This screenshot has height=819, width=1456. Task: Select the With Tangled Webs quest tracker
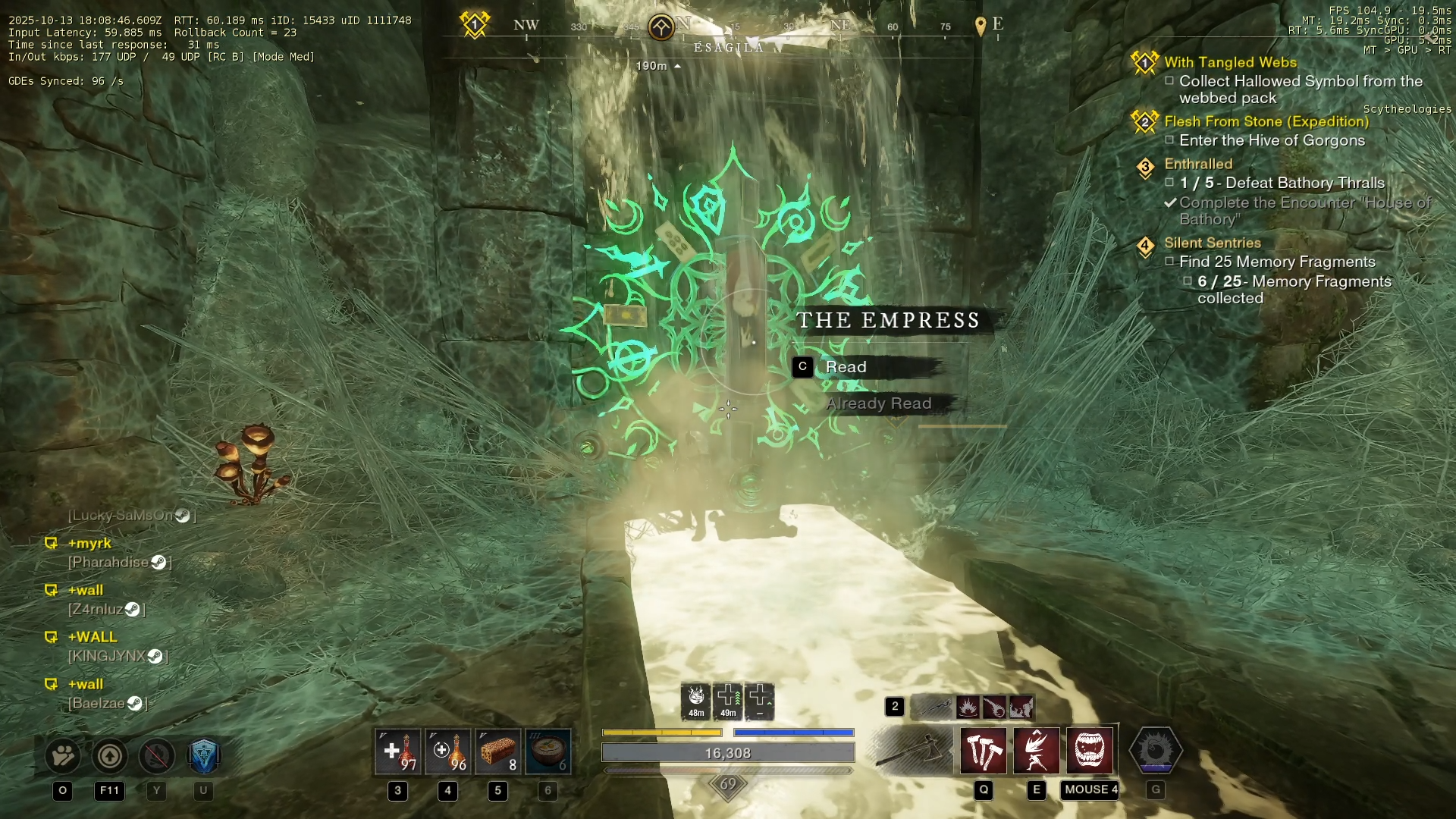[1230, 62]
